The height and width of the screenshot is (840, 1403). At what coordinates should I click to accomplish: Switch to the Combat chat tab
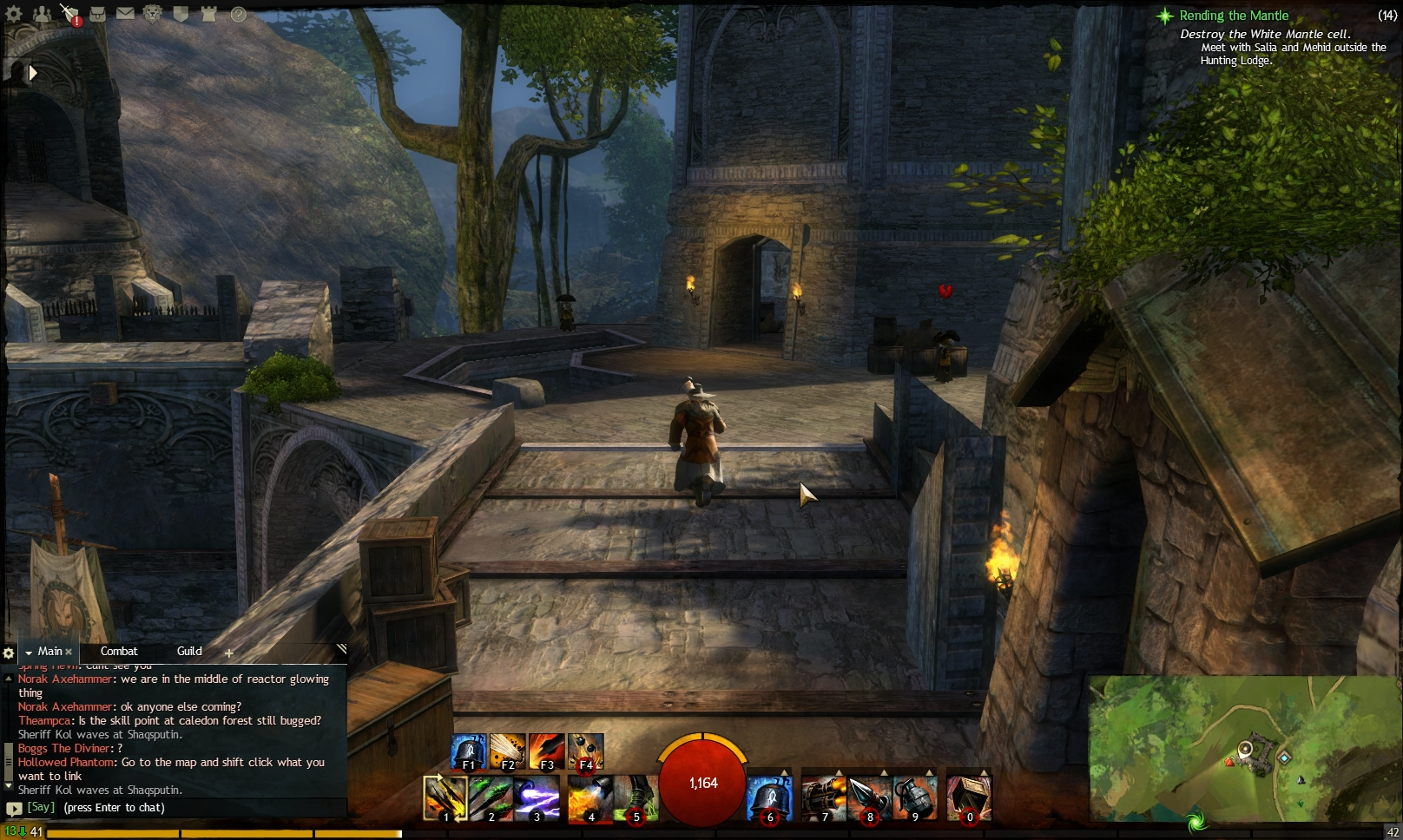pos(120,651)
